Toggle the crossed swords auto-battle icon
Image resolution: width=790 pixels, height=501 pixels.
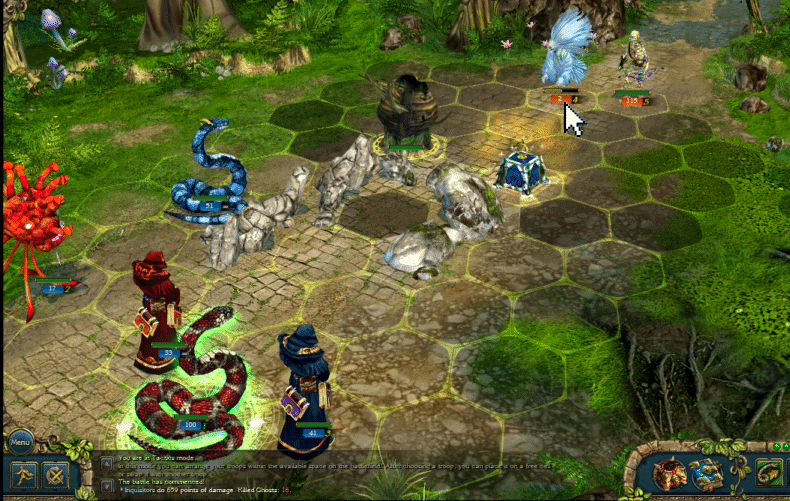click(x=56, y=474)
